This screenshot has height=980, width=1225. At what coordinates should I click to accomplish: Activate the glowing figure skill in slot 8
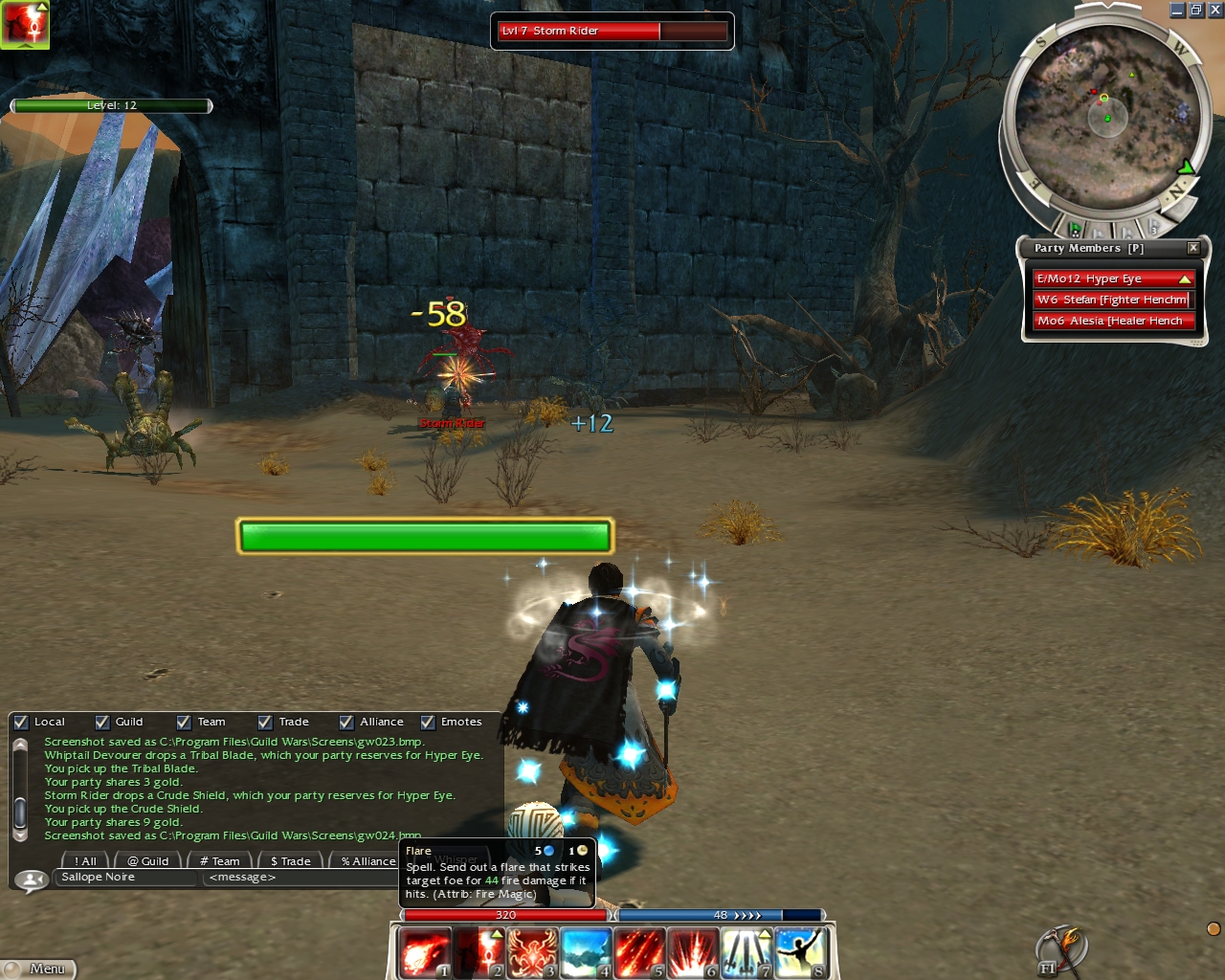point(801,953)
